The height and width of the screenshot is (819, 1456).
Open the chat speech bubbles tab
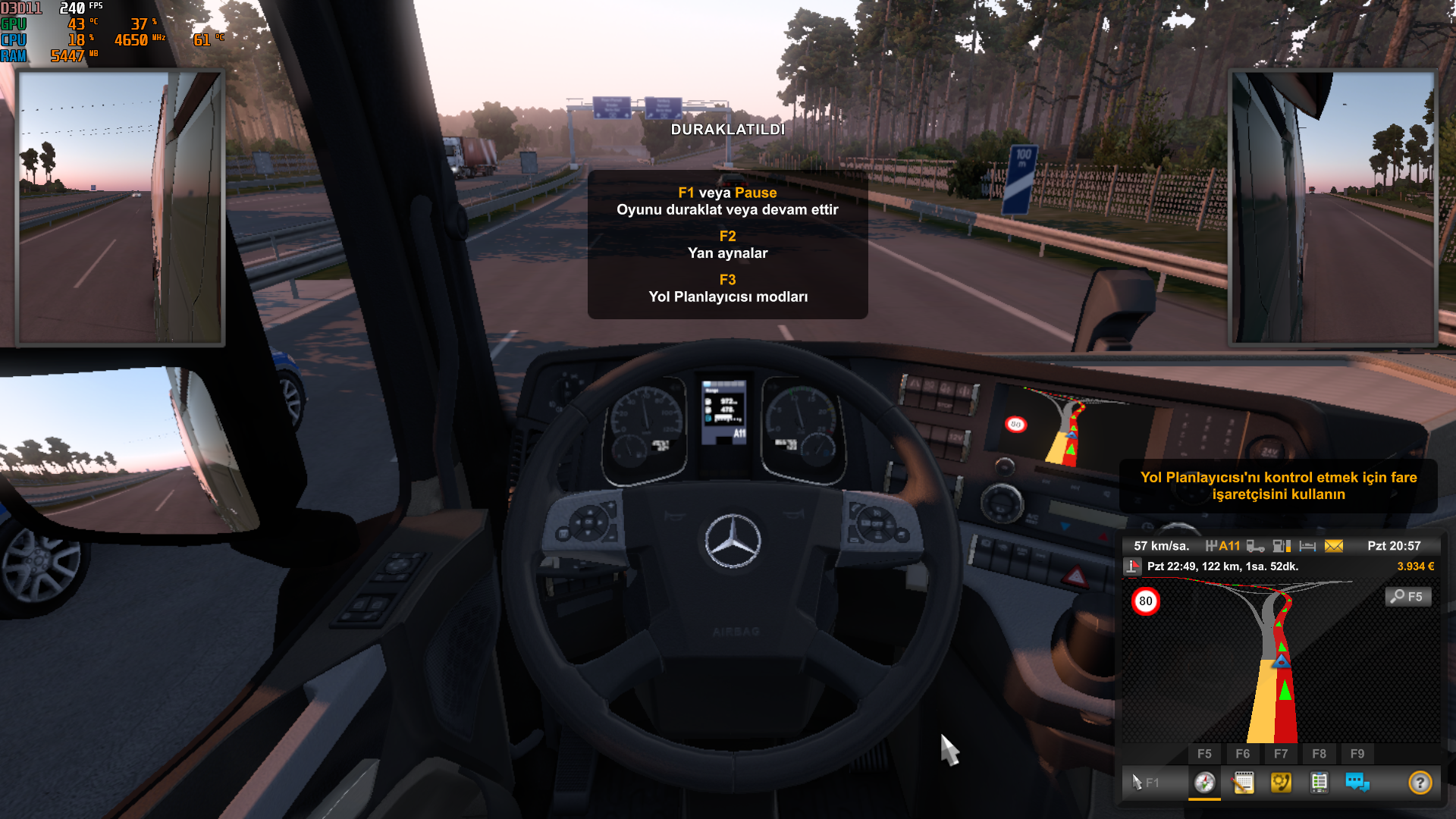click(1357, 782)
